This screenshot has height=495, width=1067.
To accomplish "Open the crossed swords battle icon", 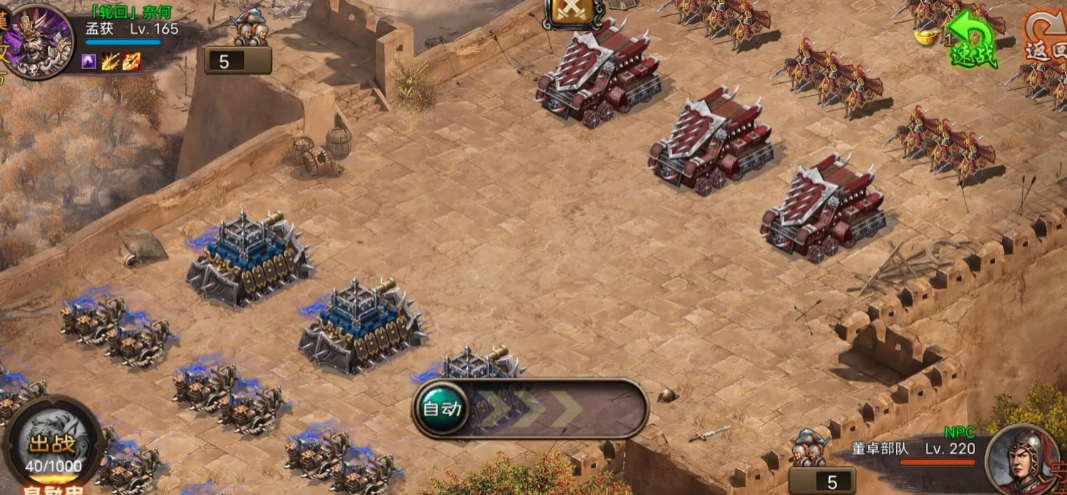I will pyautogui.click(x=573, y=12).
